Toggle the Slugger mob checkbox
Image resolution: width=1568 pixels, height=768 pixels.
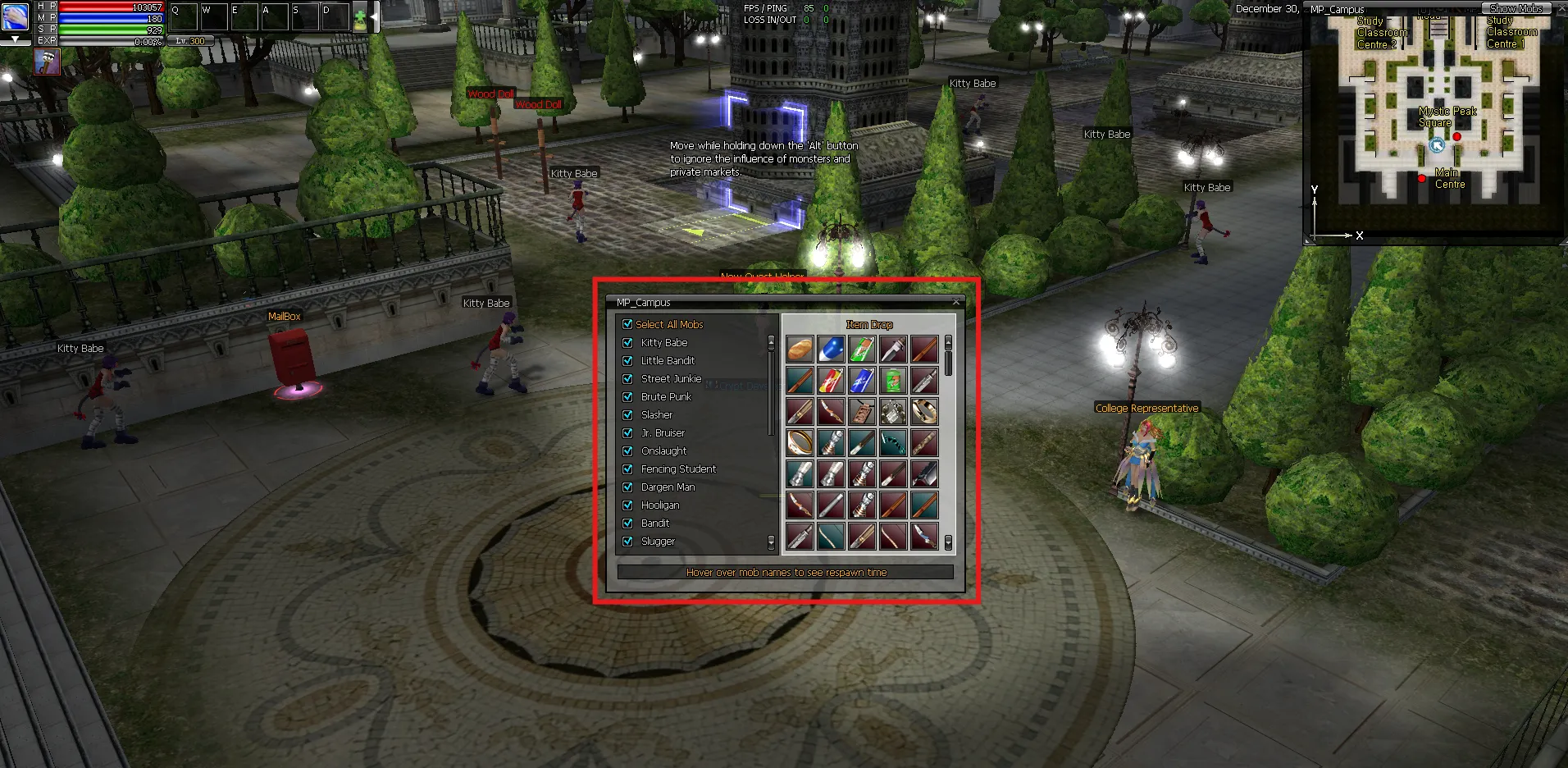point(627,542)
